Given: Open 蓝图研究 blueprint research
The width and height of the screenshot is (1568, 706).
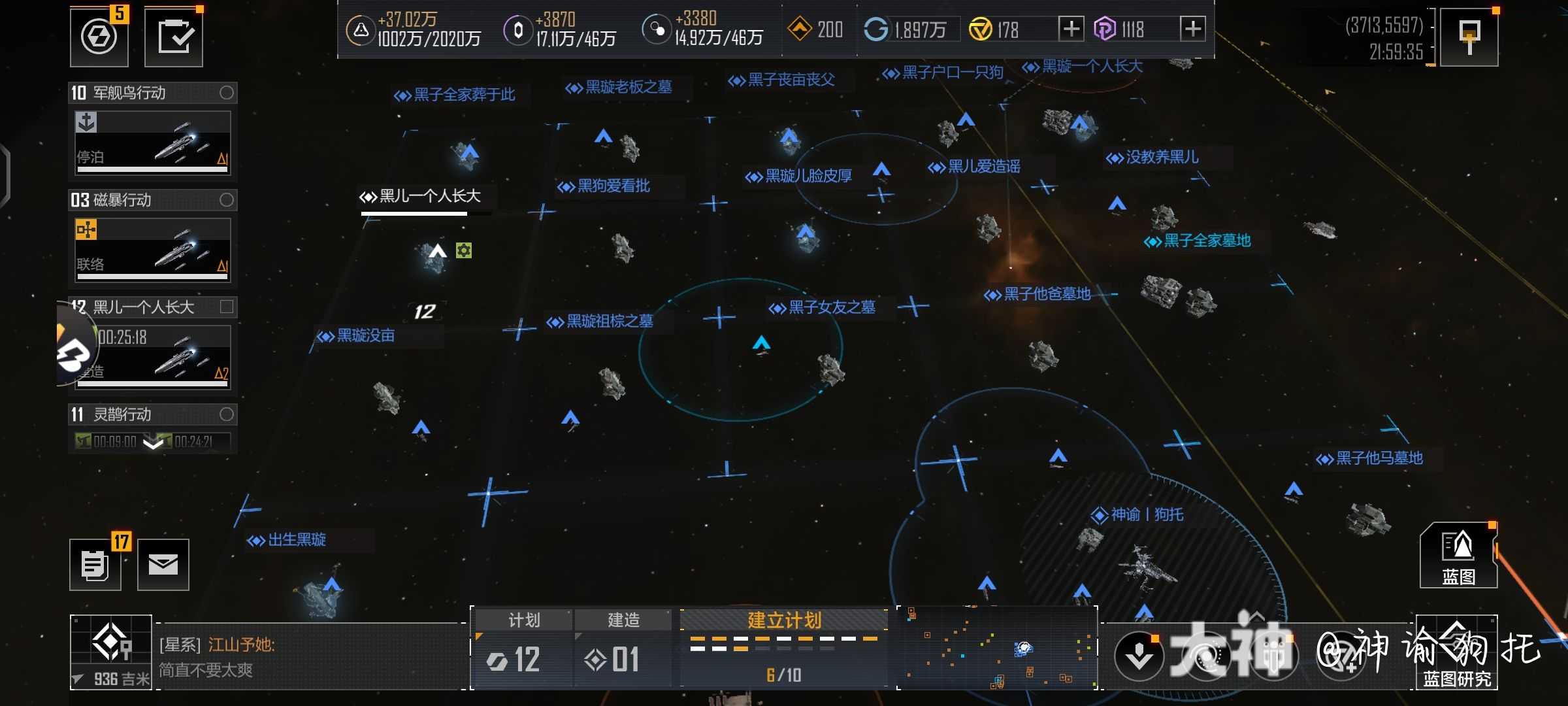Looking at the screenshot, I should (x=1457, y=652).
